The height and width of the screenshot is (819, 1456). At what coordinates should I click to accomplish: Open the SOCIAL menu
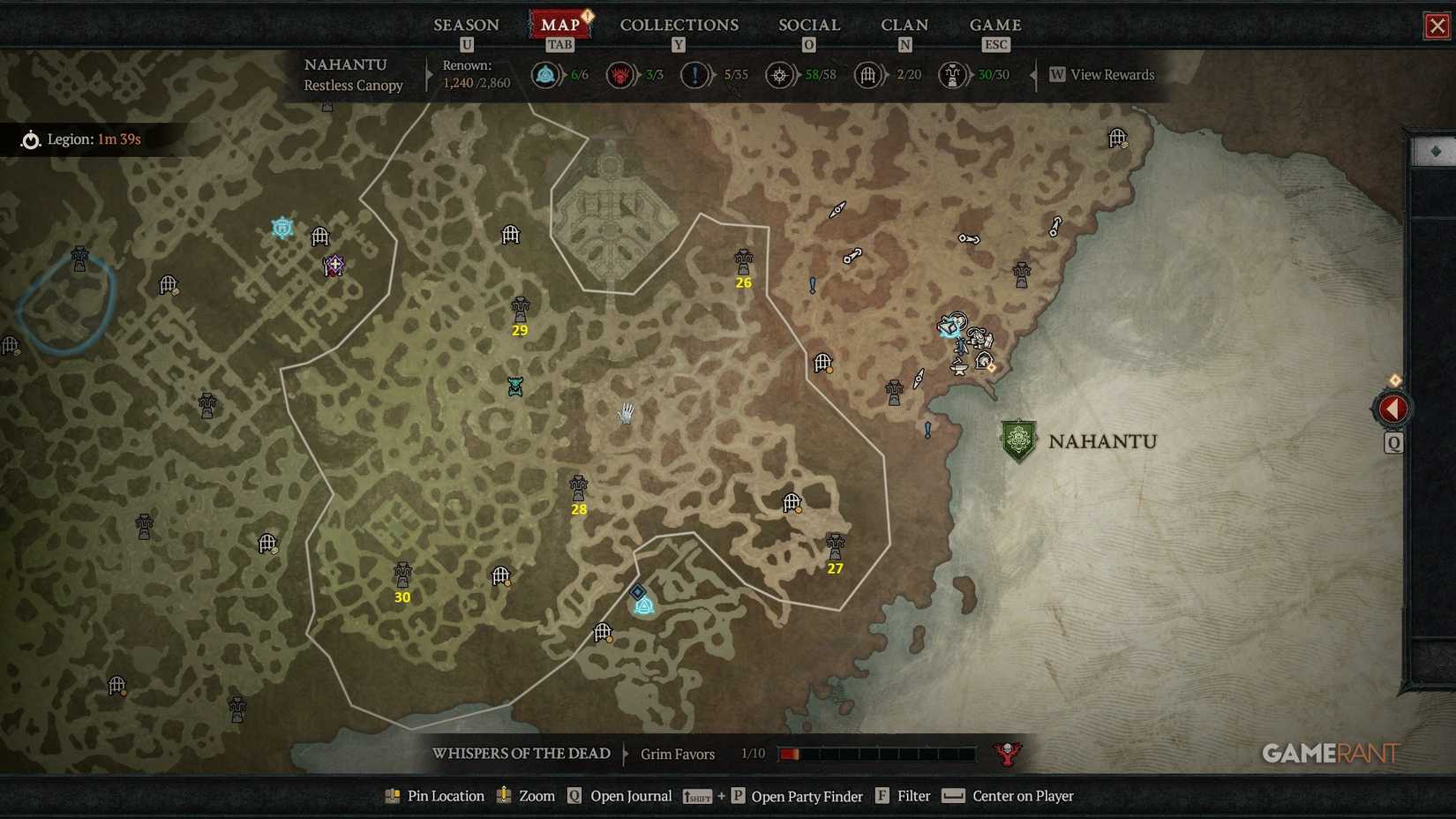click(808, 25)
